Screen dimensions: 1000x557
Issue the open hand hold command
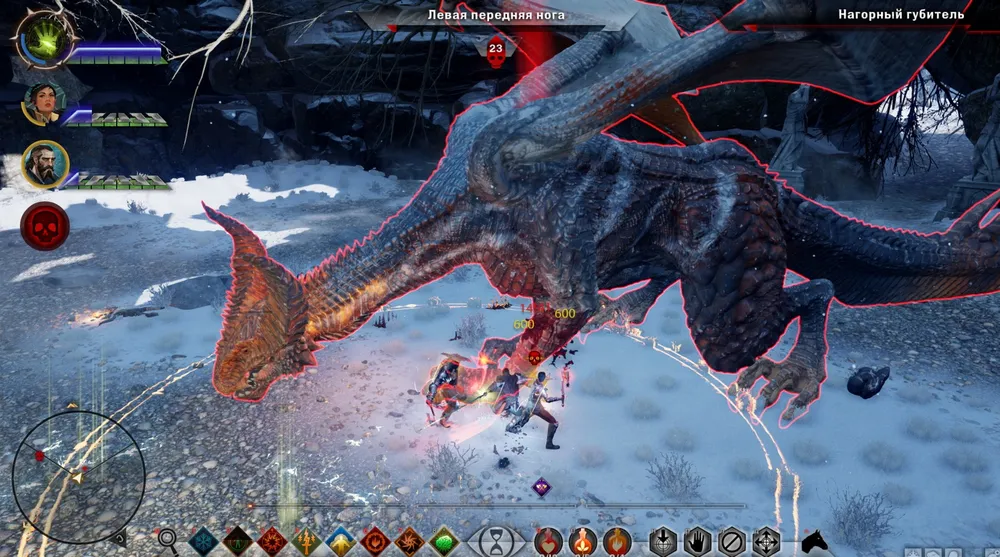tap(698, 542)
